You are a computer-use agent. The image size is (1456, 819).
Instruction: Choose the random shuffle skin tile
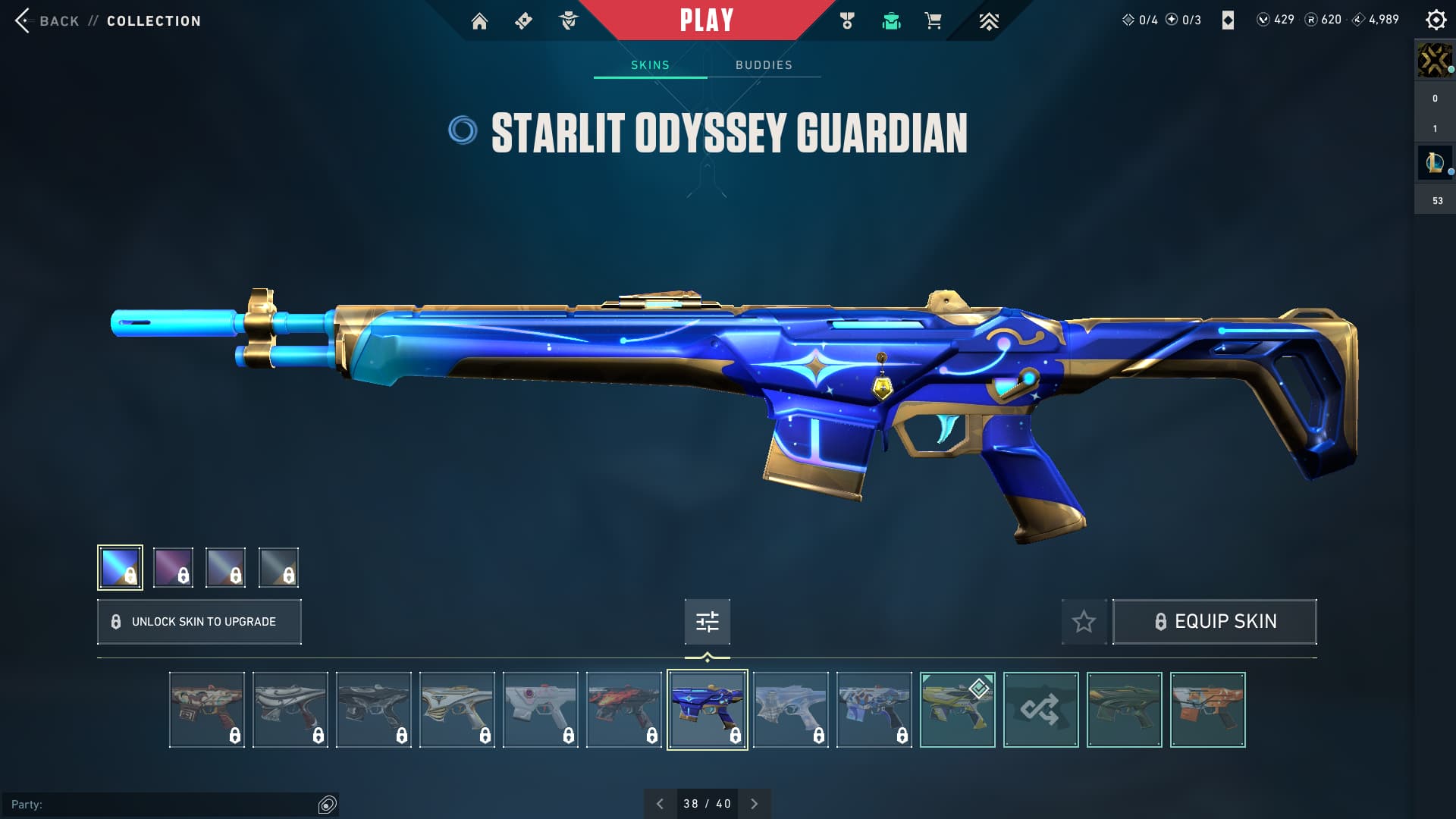pos(1040,710)
